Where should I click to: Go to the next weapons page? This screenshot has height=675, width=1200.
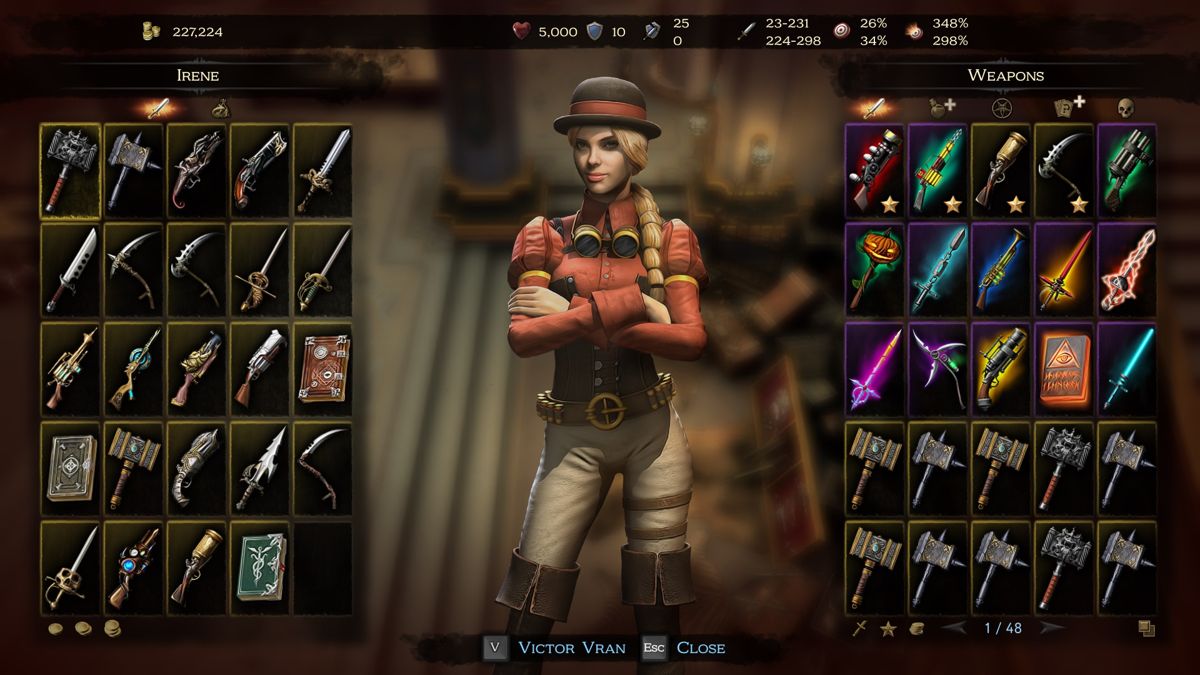click(x=1050, y=628)
